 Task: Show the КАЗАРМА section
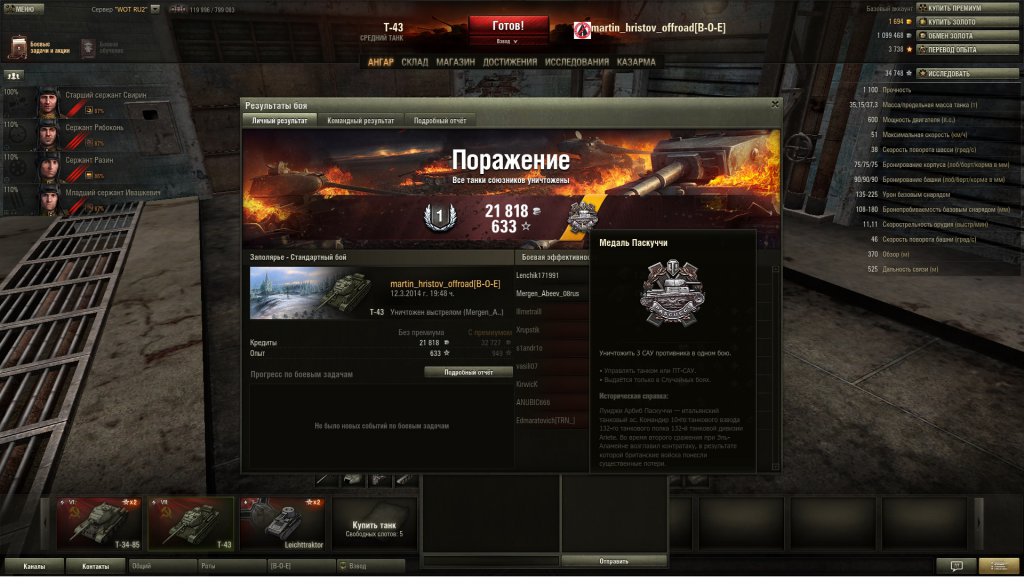[636, 62]
